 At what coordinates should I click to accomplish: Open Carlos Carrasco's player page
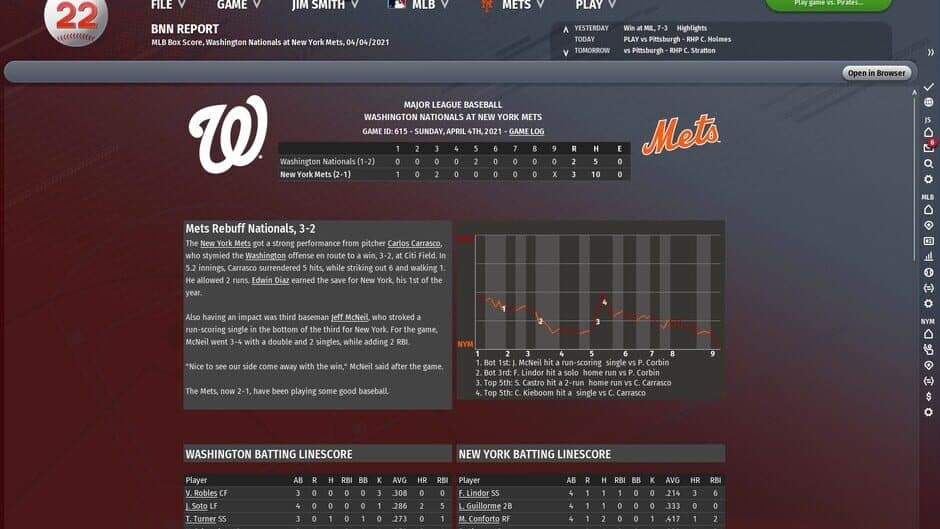pyautogui.click(x=414, y=243)
